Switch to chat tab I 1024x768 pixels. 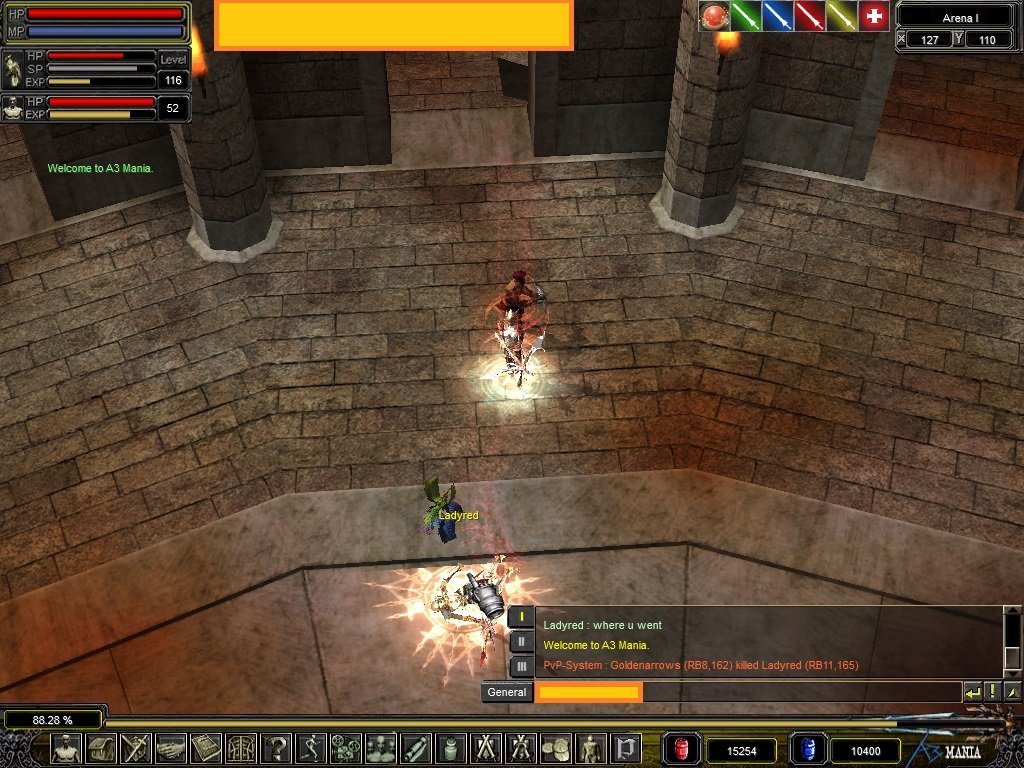522,617
